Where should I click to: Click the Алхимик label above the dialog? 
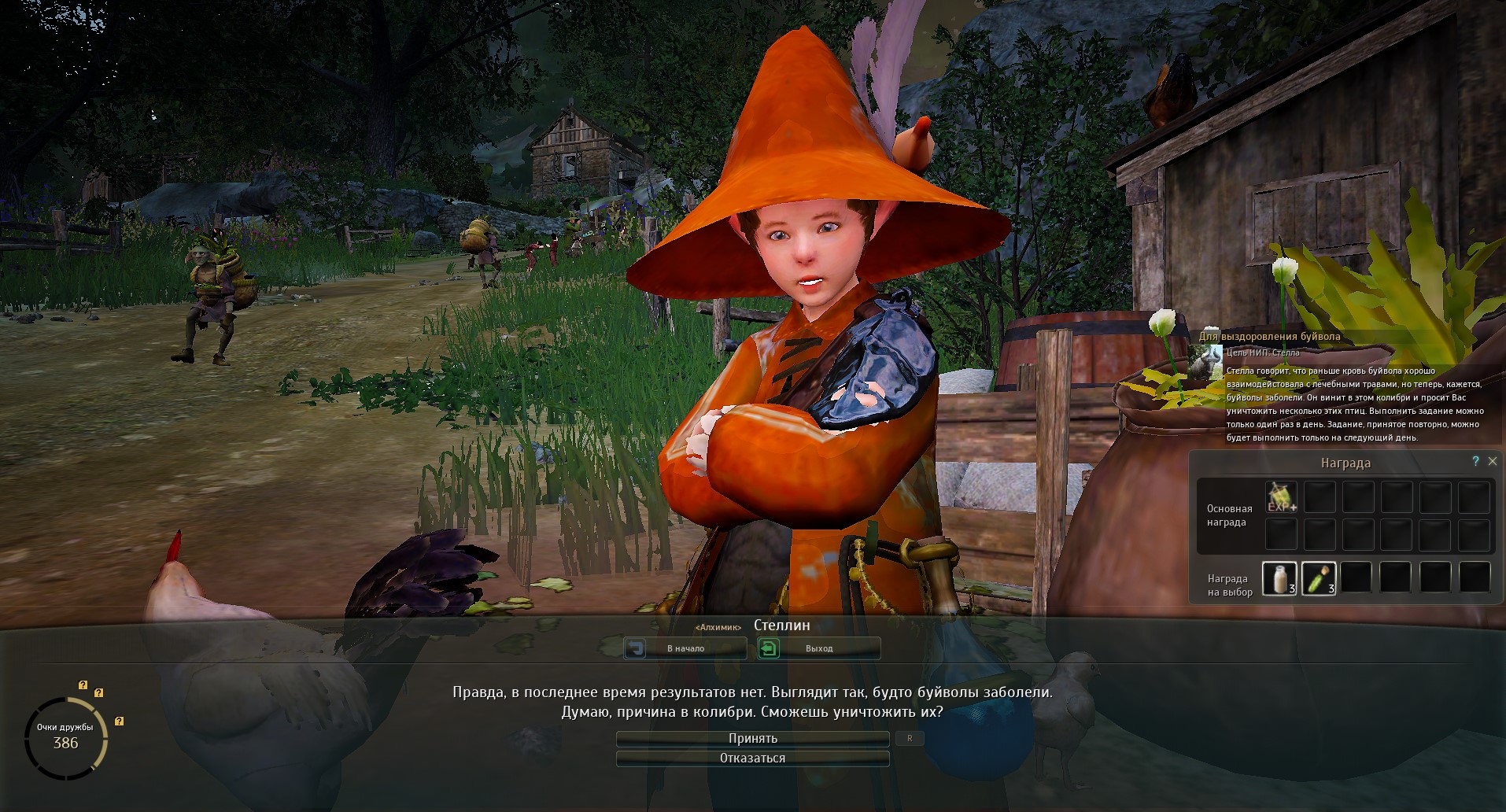[718, 626]
